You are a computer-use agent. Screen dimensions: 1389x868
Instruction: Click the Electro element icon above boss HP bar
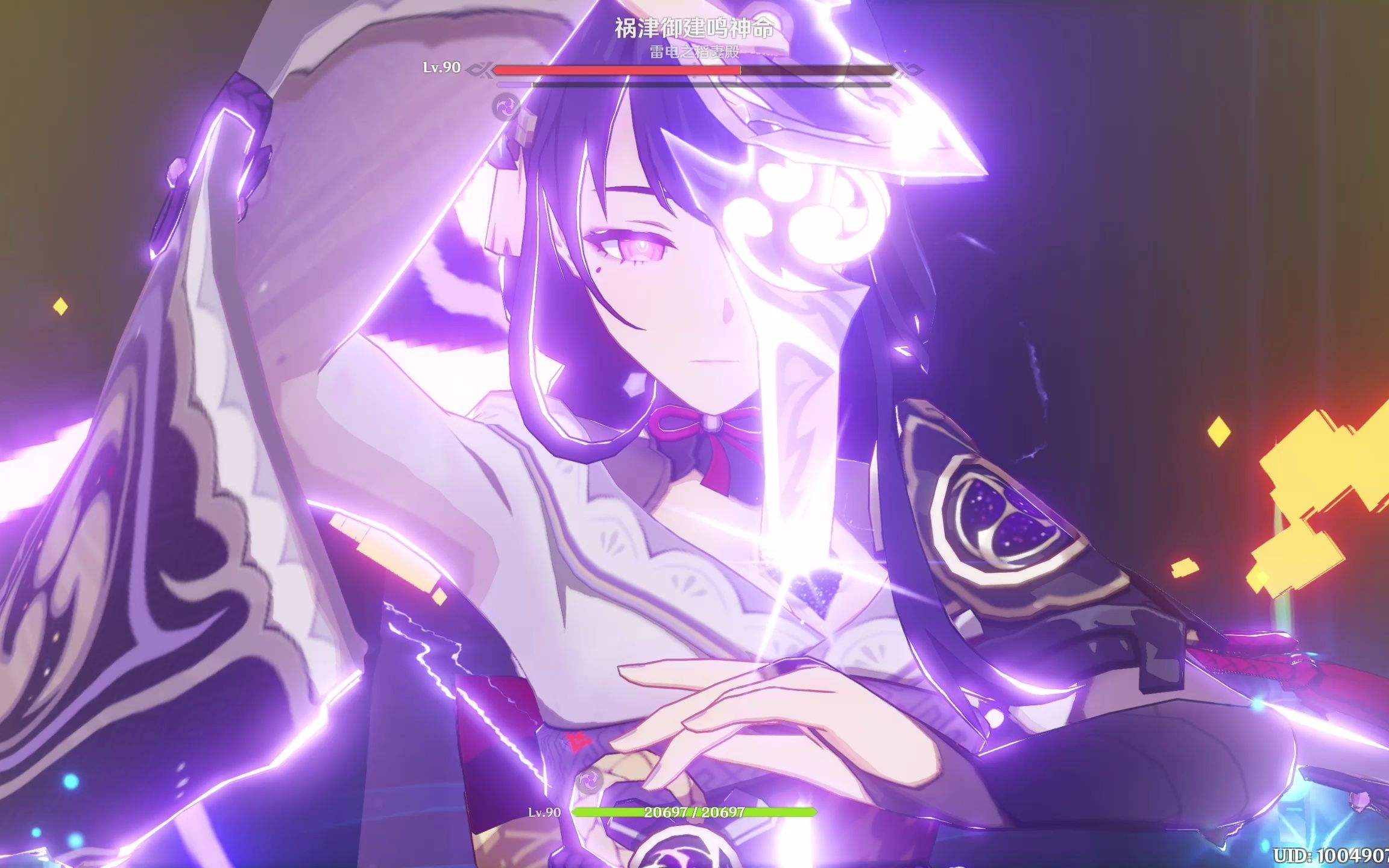(506, 107)
